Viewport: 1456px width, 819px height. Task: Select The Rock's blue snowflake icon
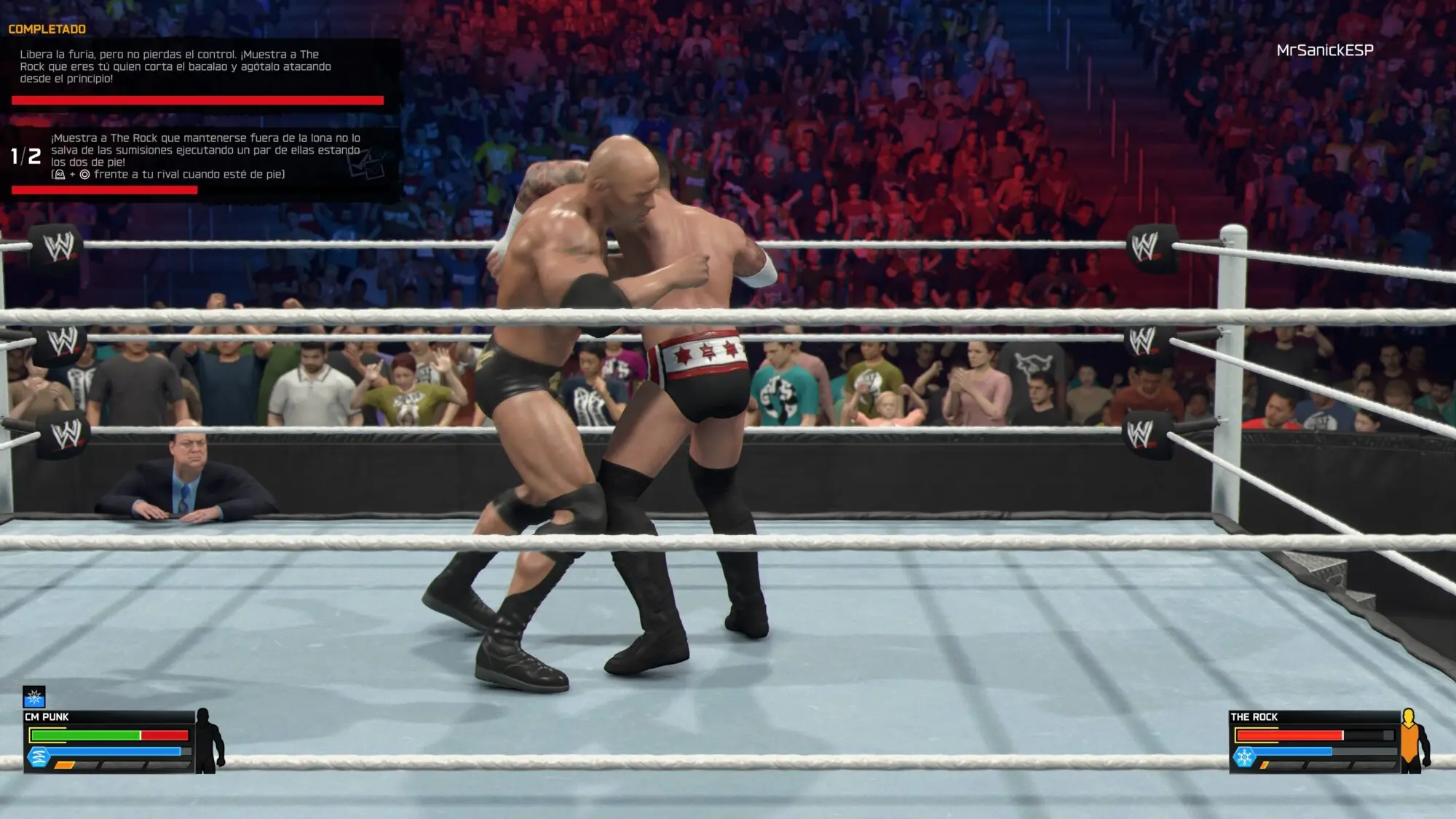pos(1245,758)
